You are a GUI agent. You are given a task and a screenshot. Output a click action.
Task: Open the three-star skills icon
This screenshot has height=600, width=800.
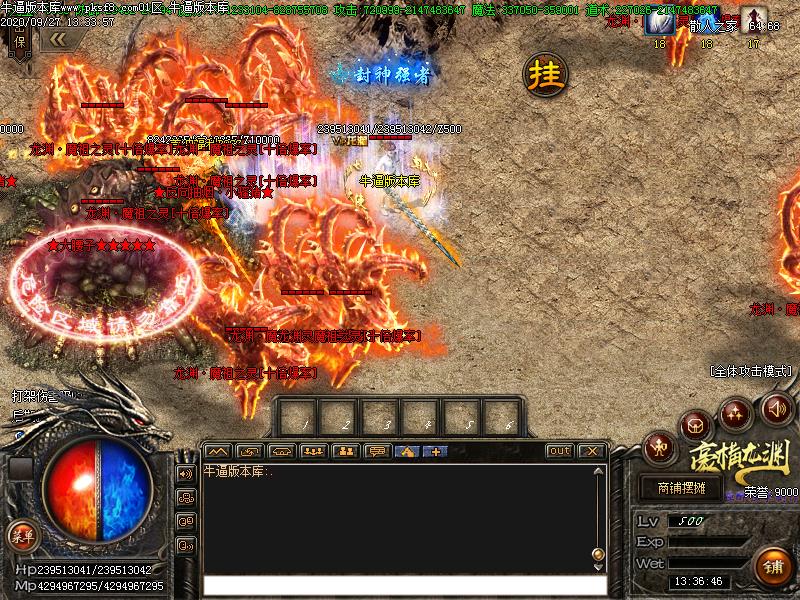[x=736, y=412]
